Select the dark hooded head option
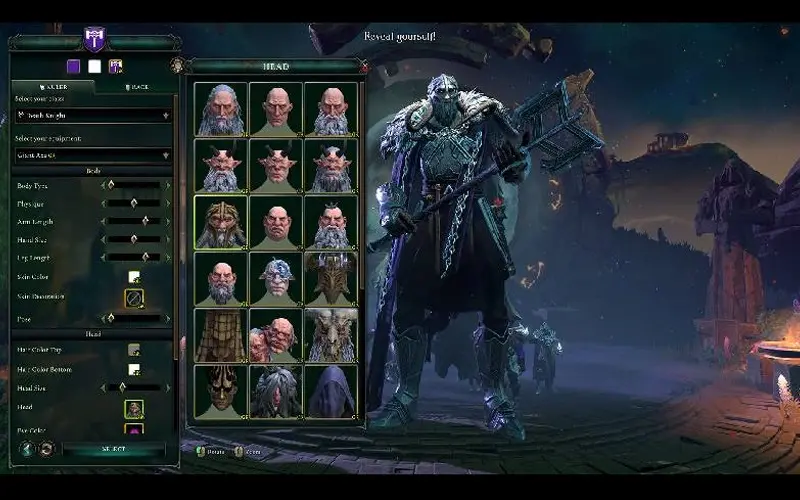The height and width of the screenshot is (500, 800). [331, 391]
